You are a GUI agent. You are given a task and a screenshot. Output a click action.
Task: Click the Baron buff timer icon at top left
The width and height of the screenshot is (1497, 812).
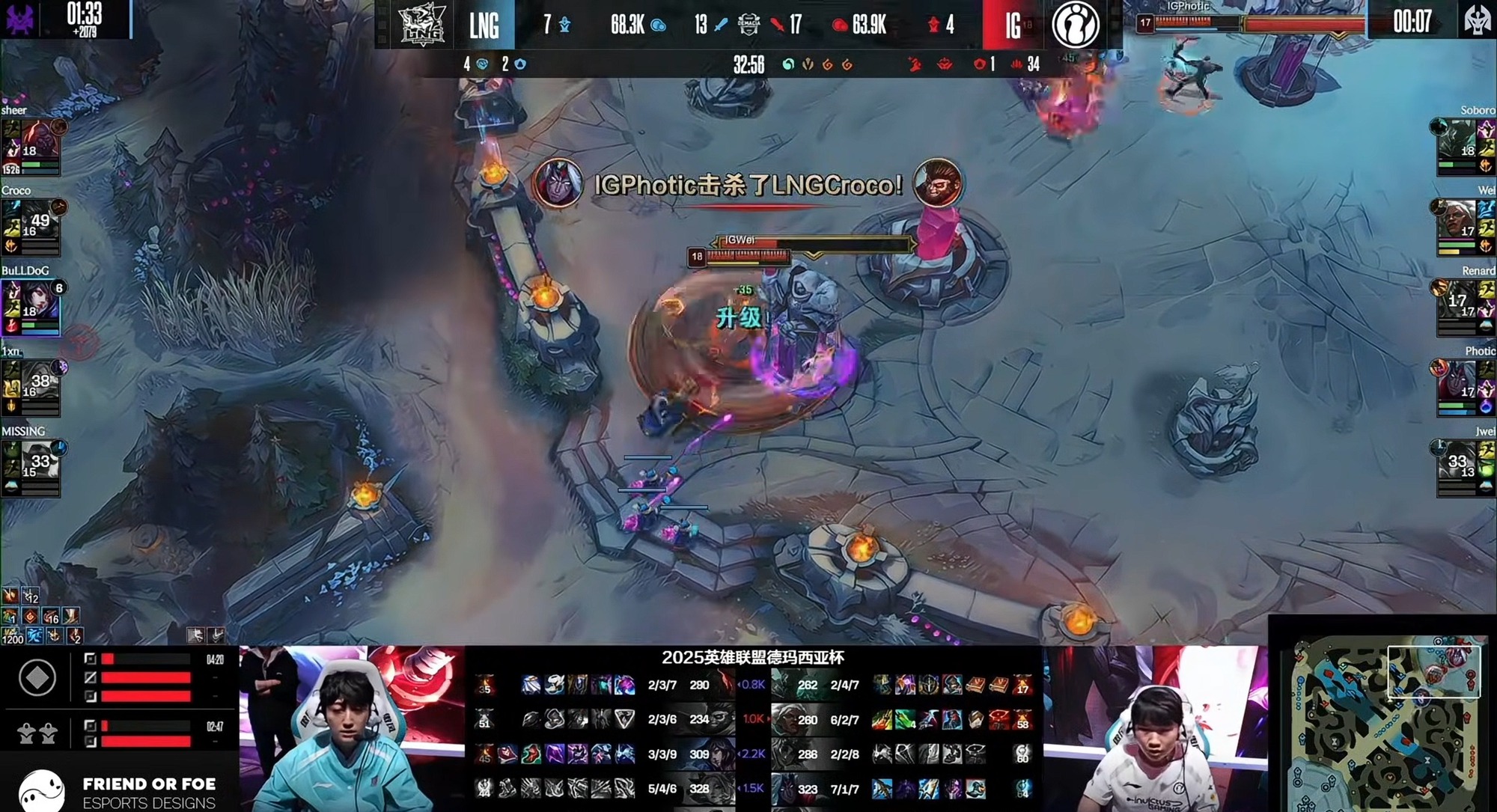[x=18, y=19]
